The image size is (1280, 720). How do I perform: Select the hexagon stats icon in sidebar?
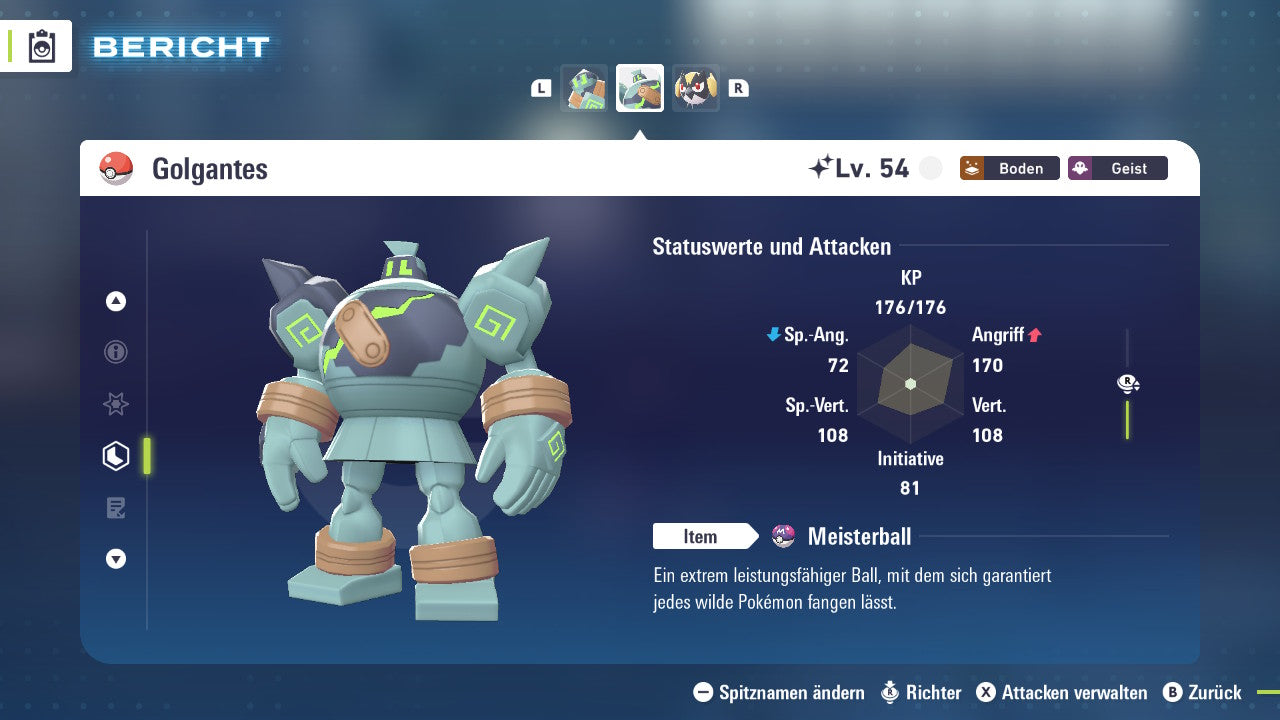coord(115,455)
